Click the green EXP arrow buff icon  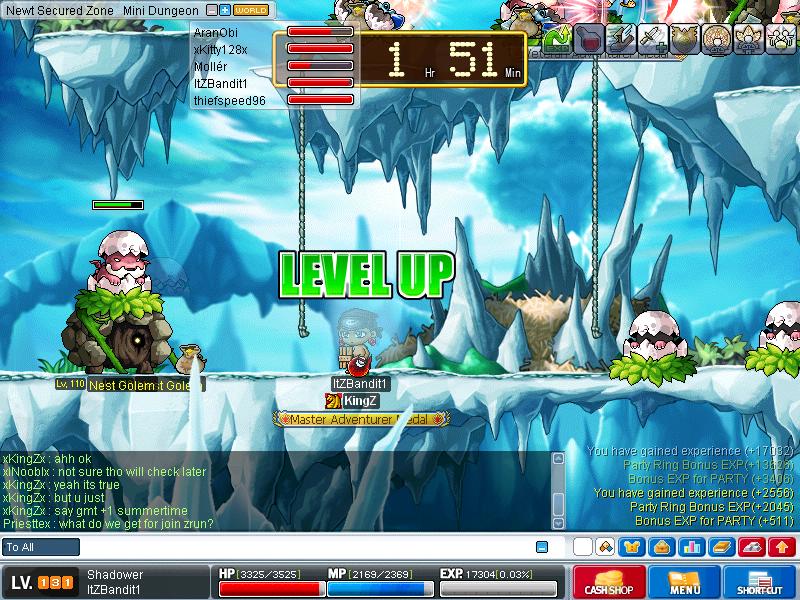[x=558, y=38]
